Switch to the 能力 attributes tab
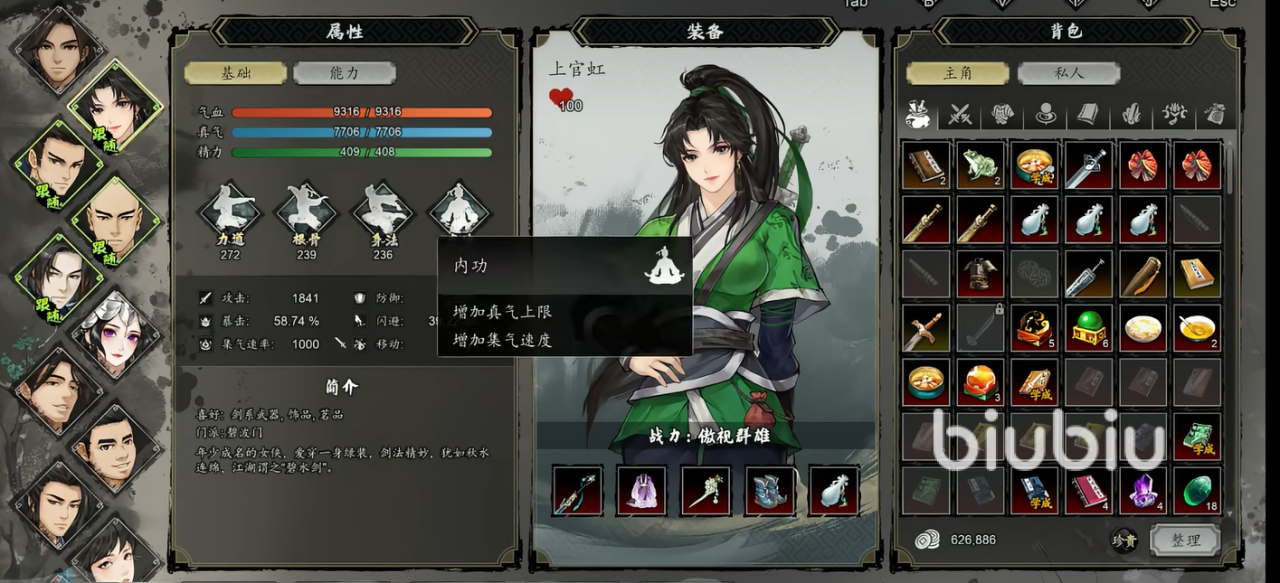 tap(345, 73)
